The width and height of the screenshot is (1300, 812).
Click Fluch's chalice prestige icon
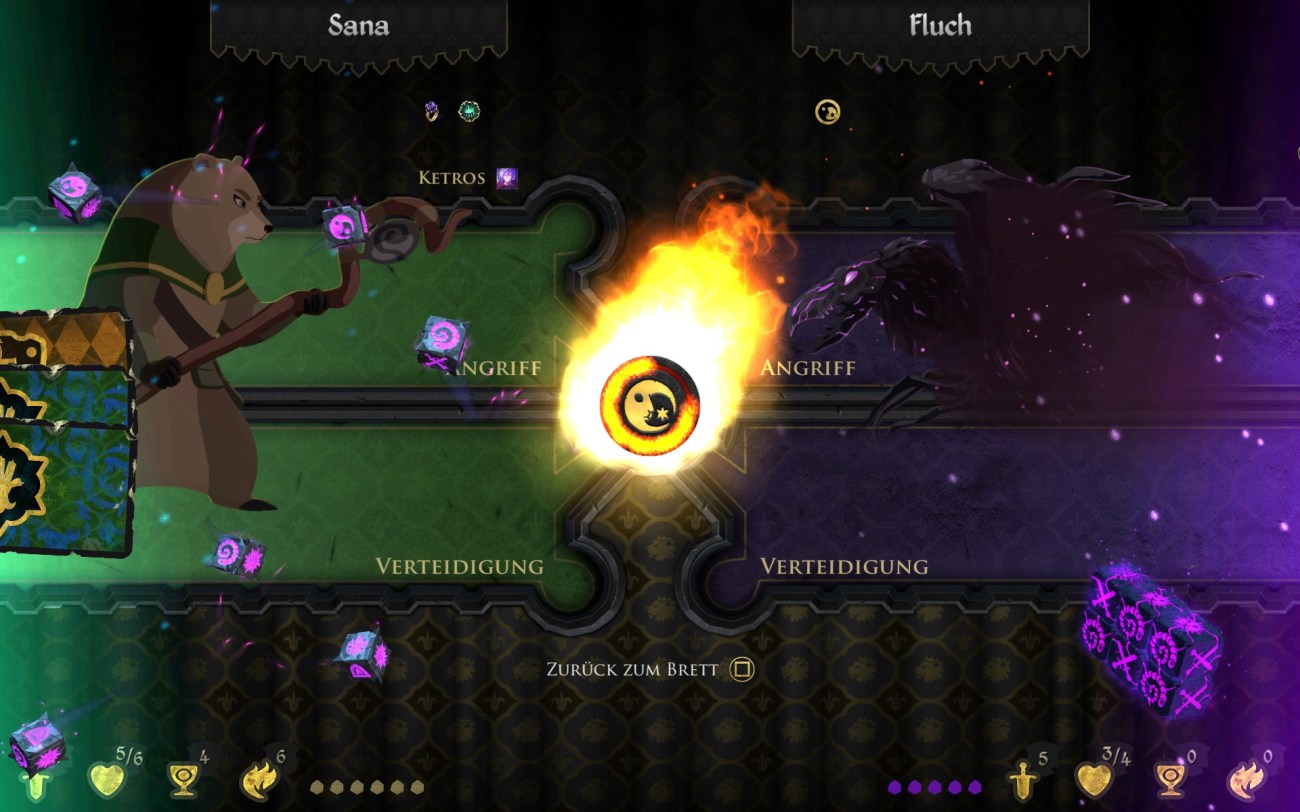coord(1168,779)
